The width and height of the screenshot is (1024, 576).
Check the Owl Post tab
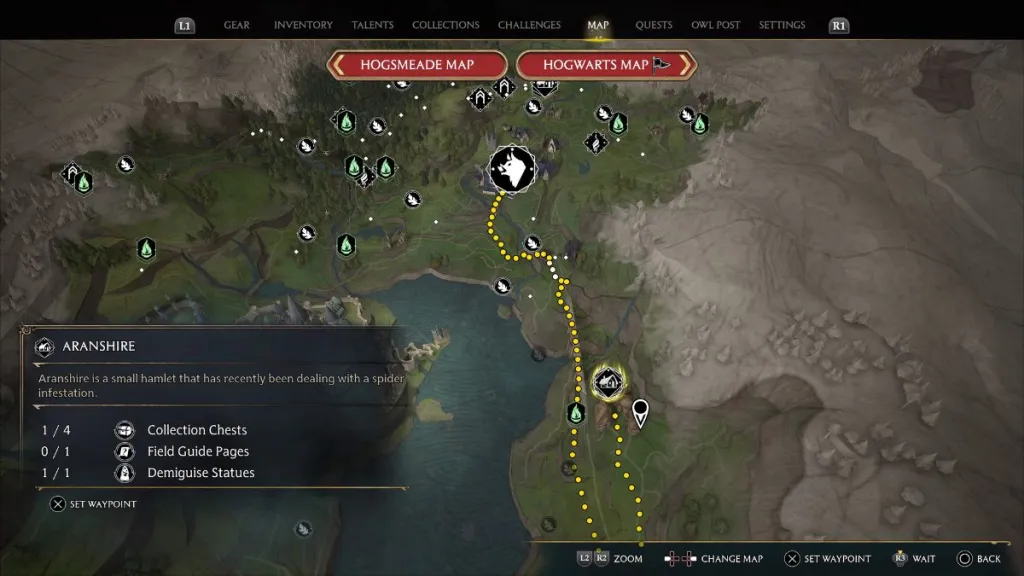(716, 25)
